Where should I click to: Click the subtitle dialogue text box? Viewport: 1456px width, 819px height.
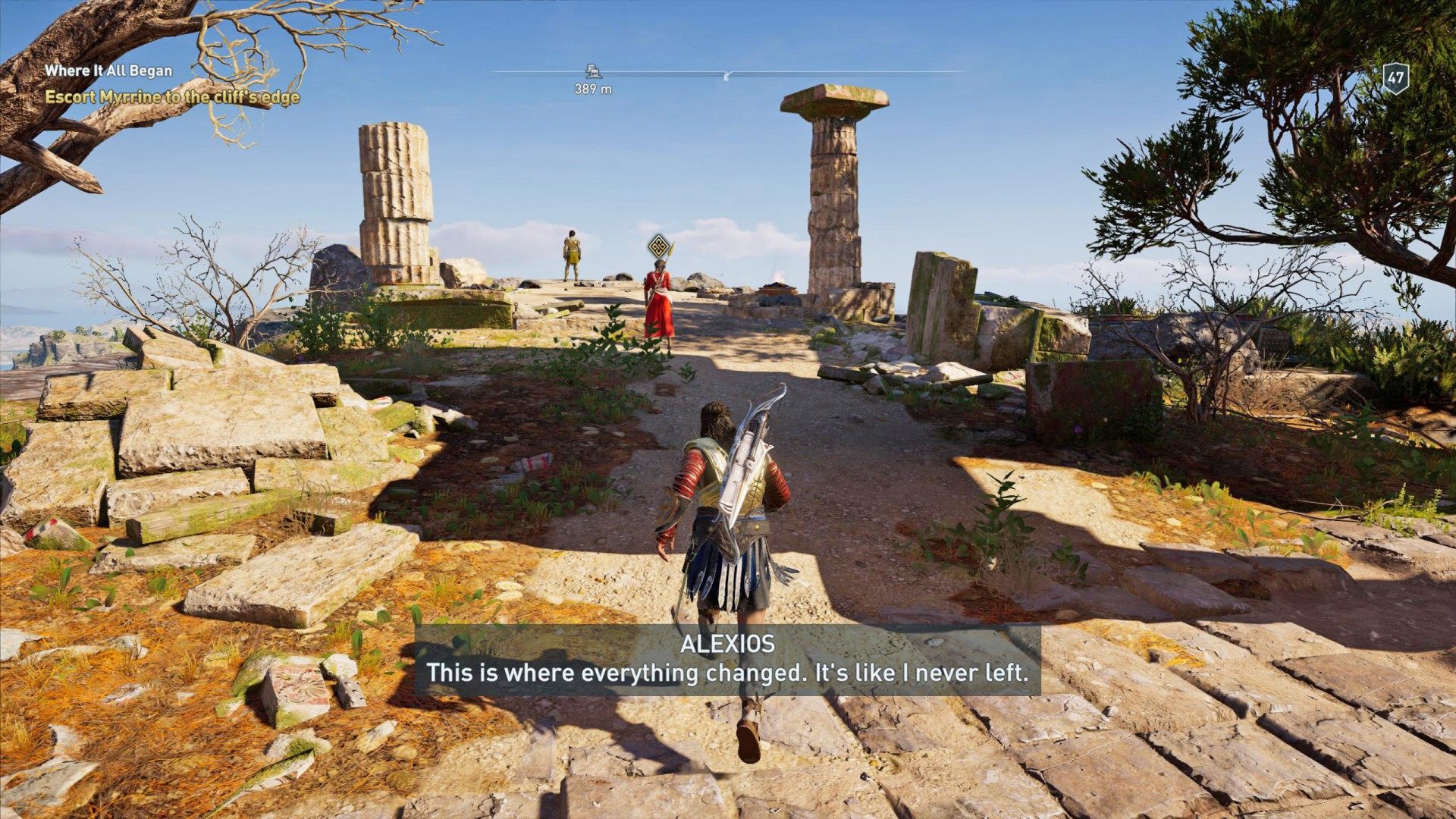pos(726,672)
